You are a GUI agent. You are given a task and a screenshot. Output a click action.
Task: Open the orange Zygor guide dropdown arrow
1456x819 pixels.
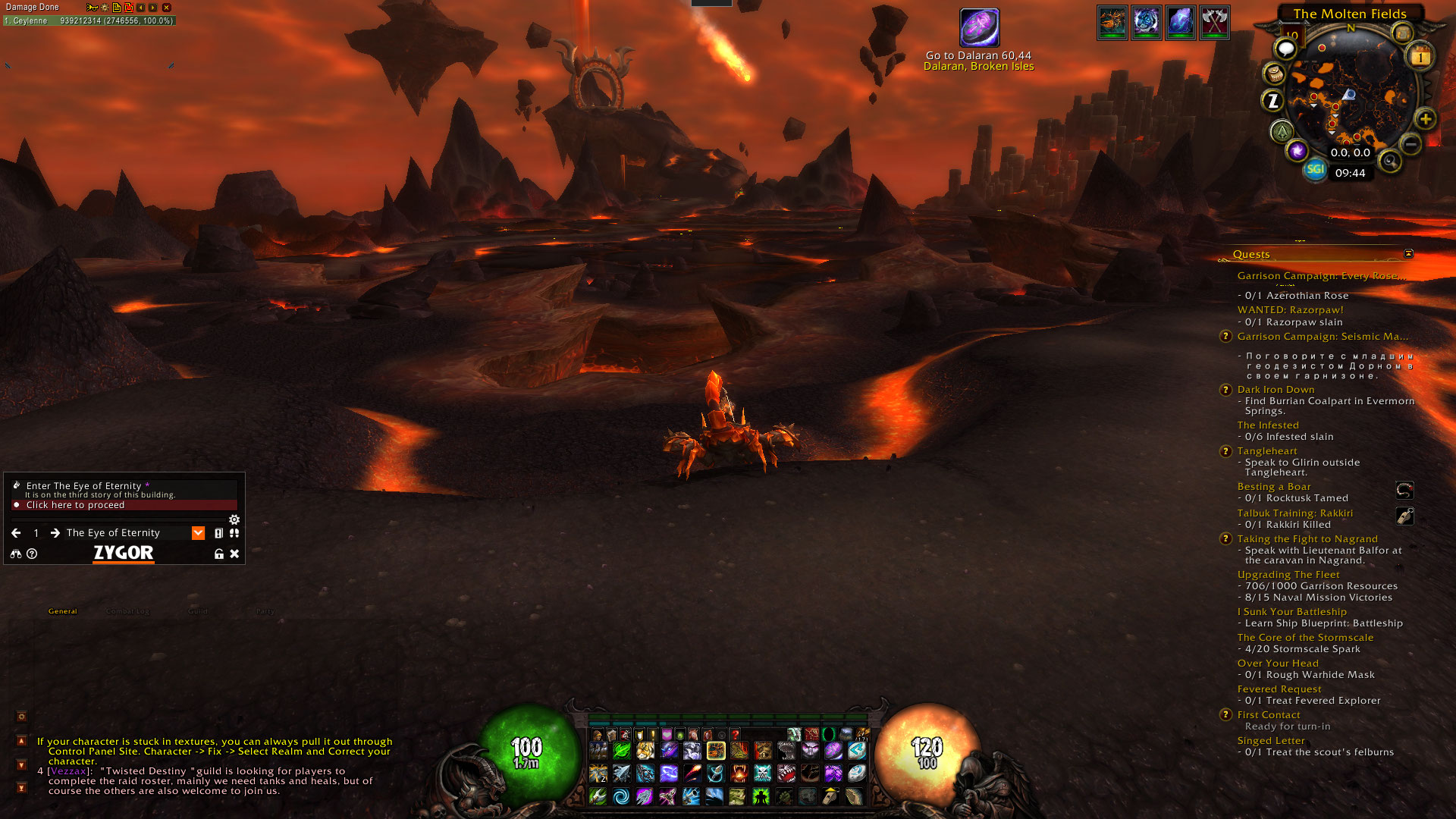pos(198,533)
